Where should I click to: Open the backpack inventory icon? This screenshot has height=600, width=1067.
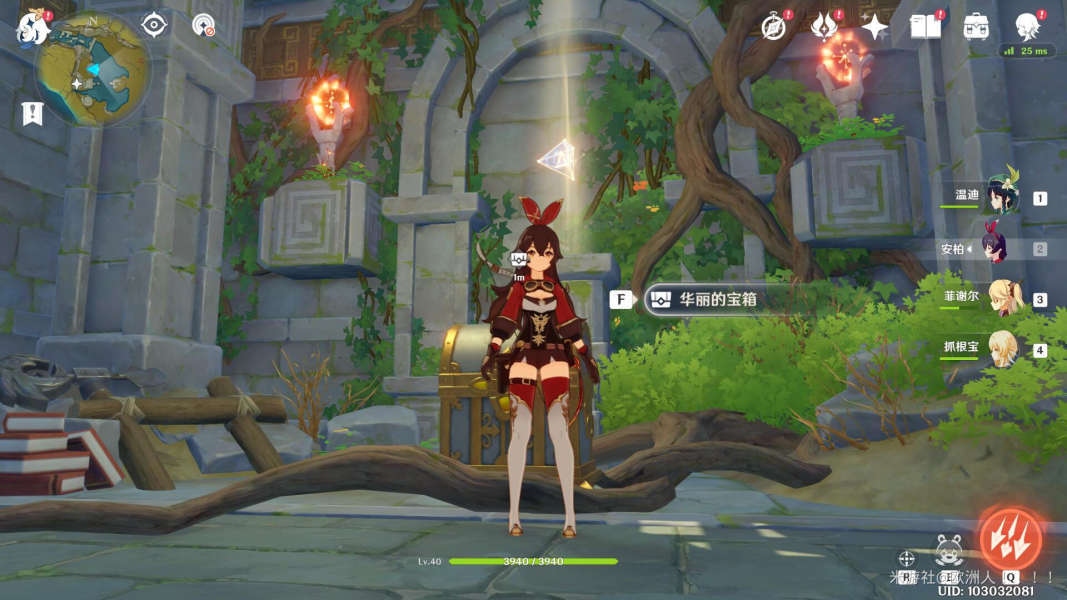(976, 27)
